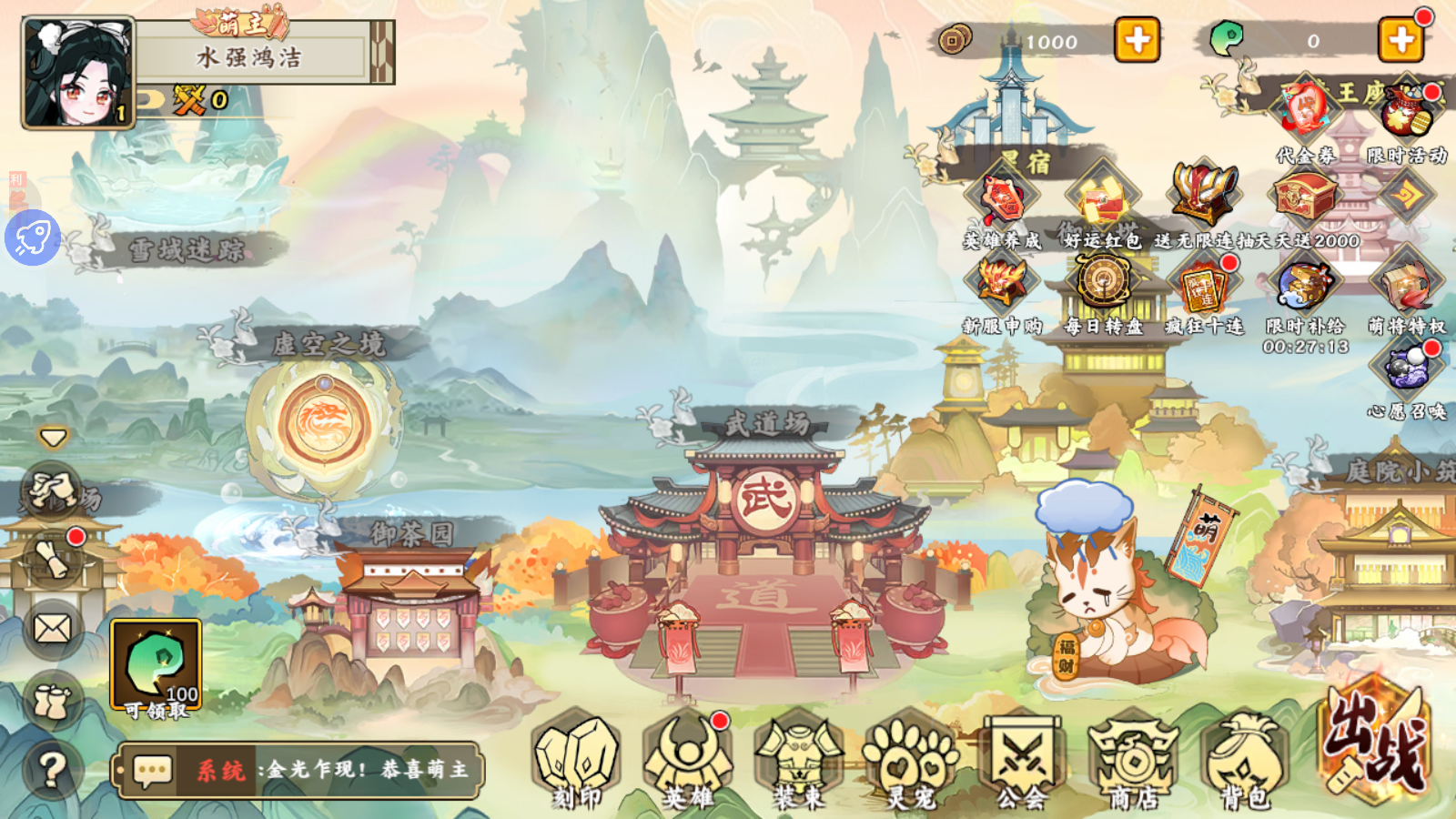Click the blue rocket overlay button
This screenshot has height=819, width=1456.
33,238
